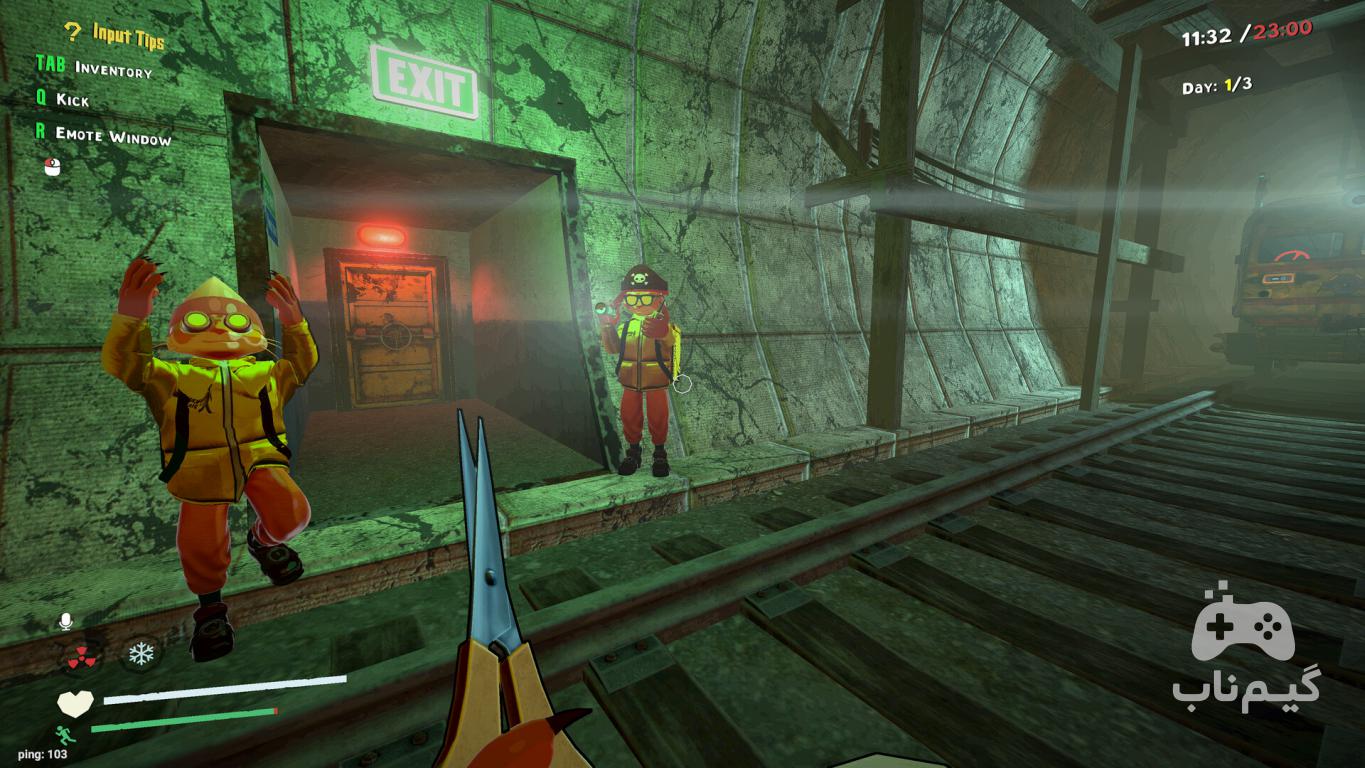Select the snowflake cold status icon

pyautogui.click(x=141, y=655)
